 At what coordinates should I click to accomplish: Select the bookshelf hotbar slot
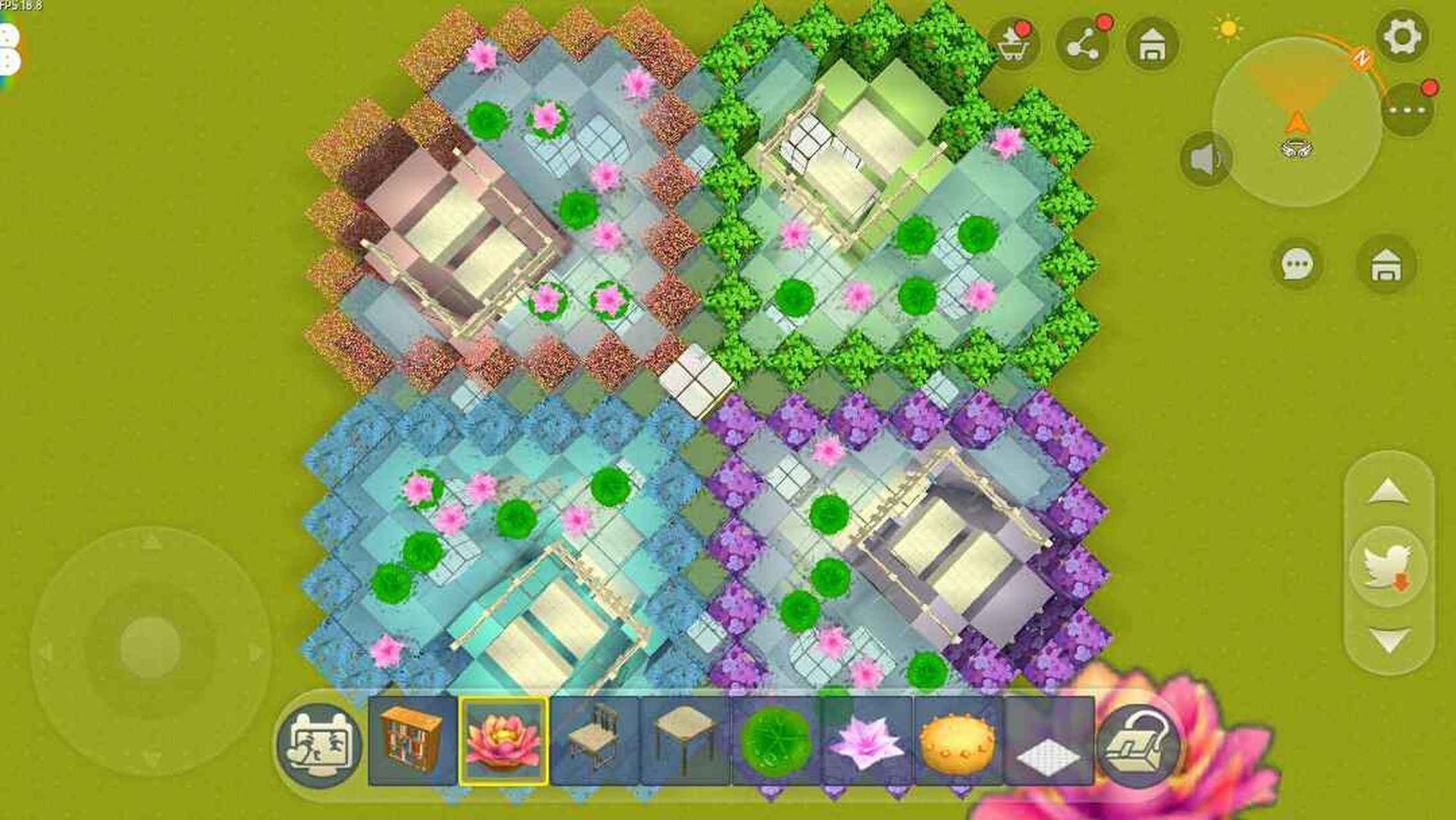coord(412,741)
